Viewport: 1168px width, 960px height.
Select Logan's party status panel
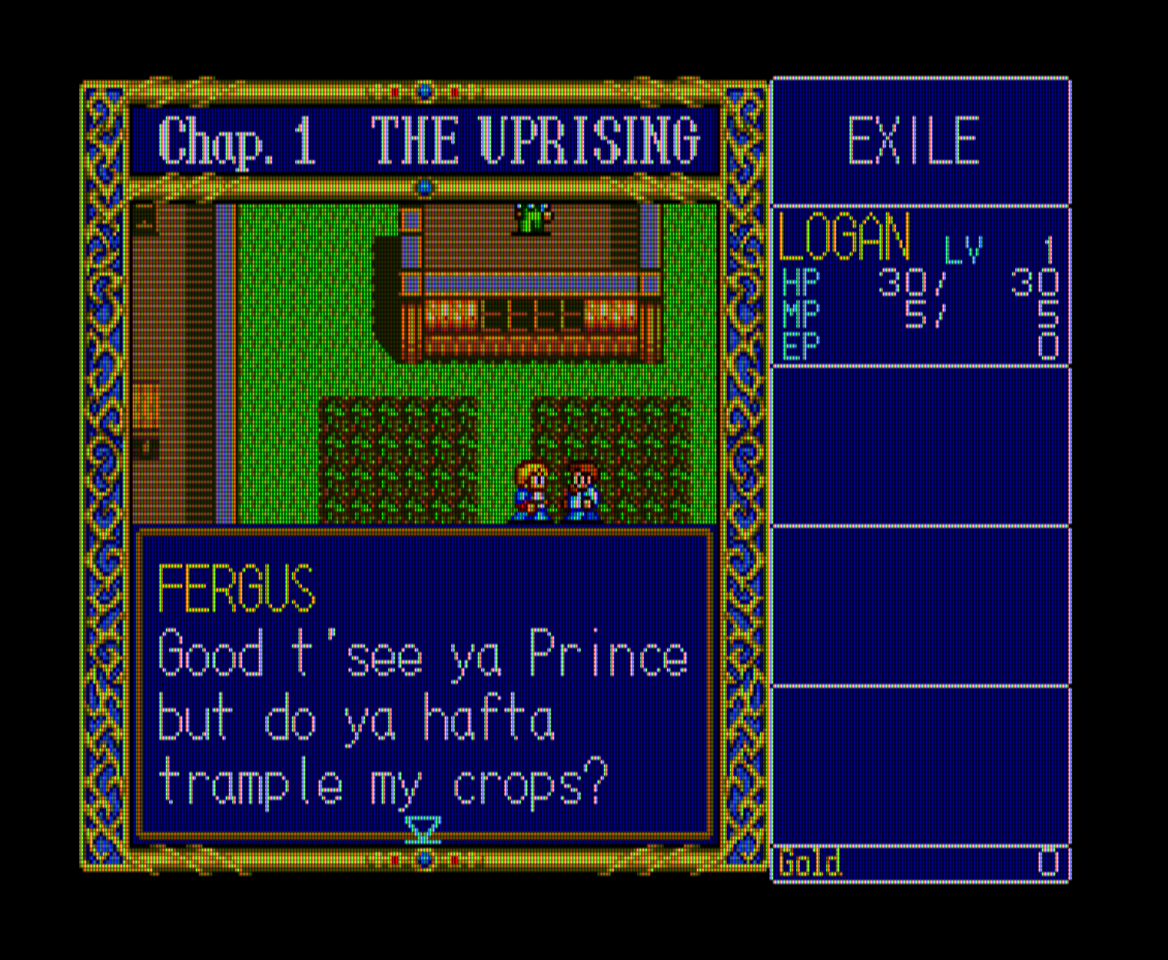[920, 286]
